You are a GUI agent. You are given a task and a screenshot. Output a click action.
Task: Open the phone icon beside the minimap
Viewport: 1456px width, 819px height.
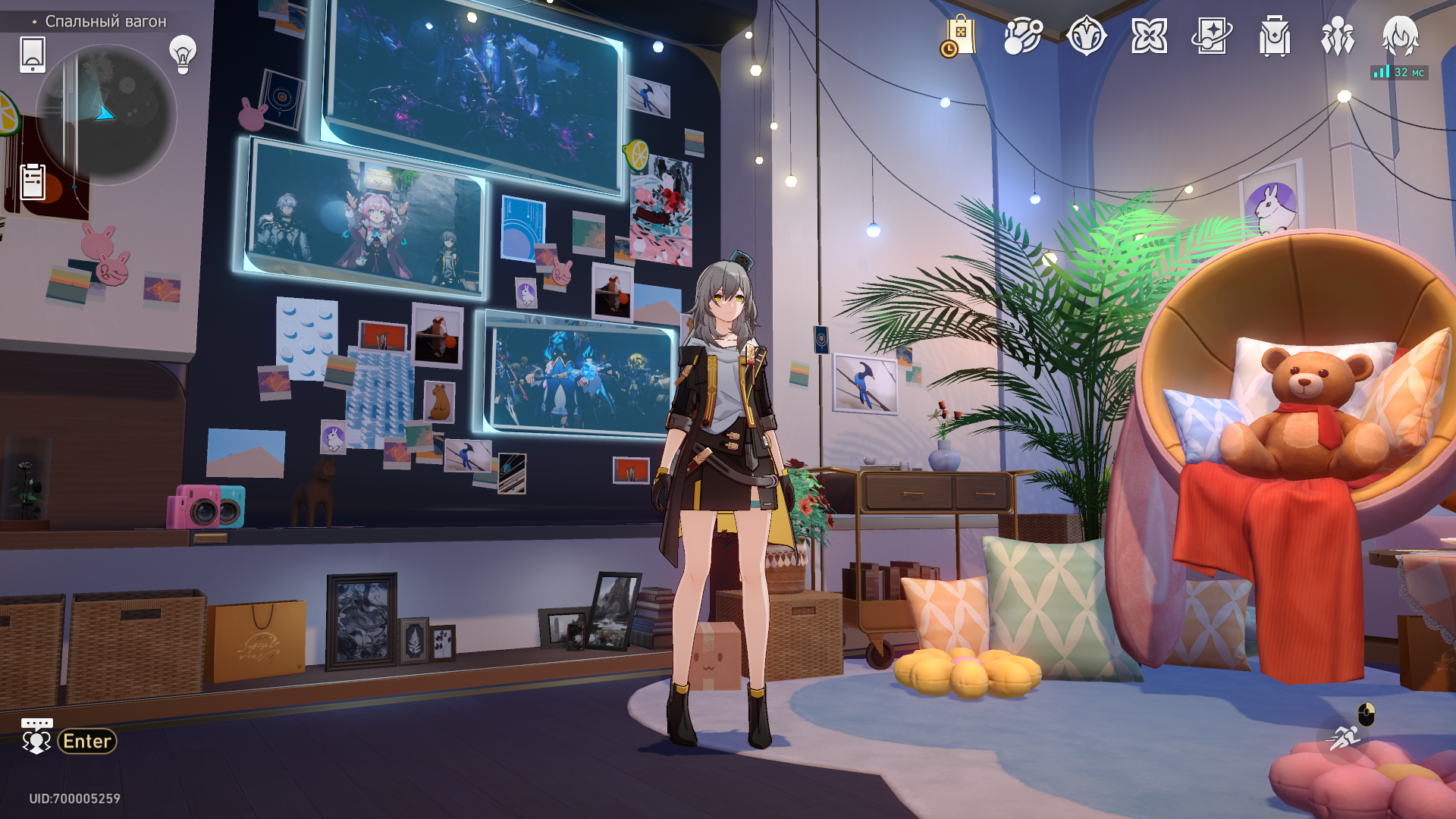coord(33,55)
